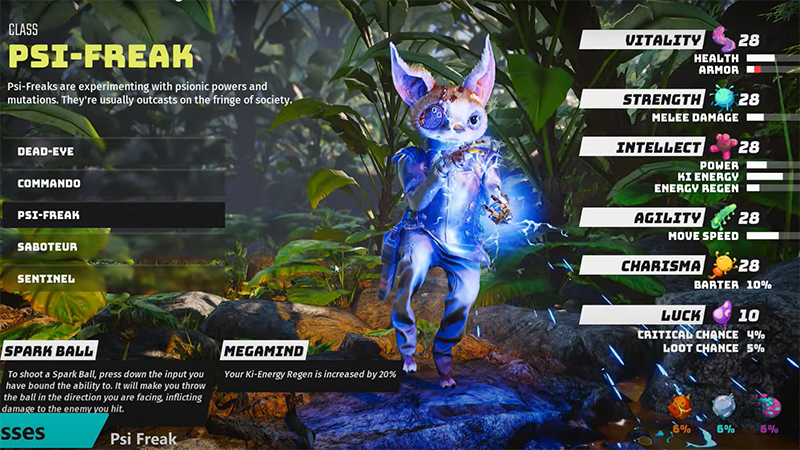Select the Dead-Eye class

tap(112, 151)
